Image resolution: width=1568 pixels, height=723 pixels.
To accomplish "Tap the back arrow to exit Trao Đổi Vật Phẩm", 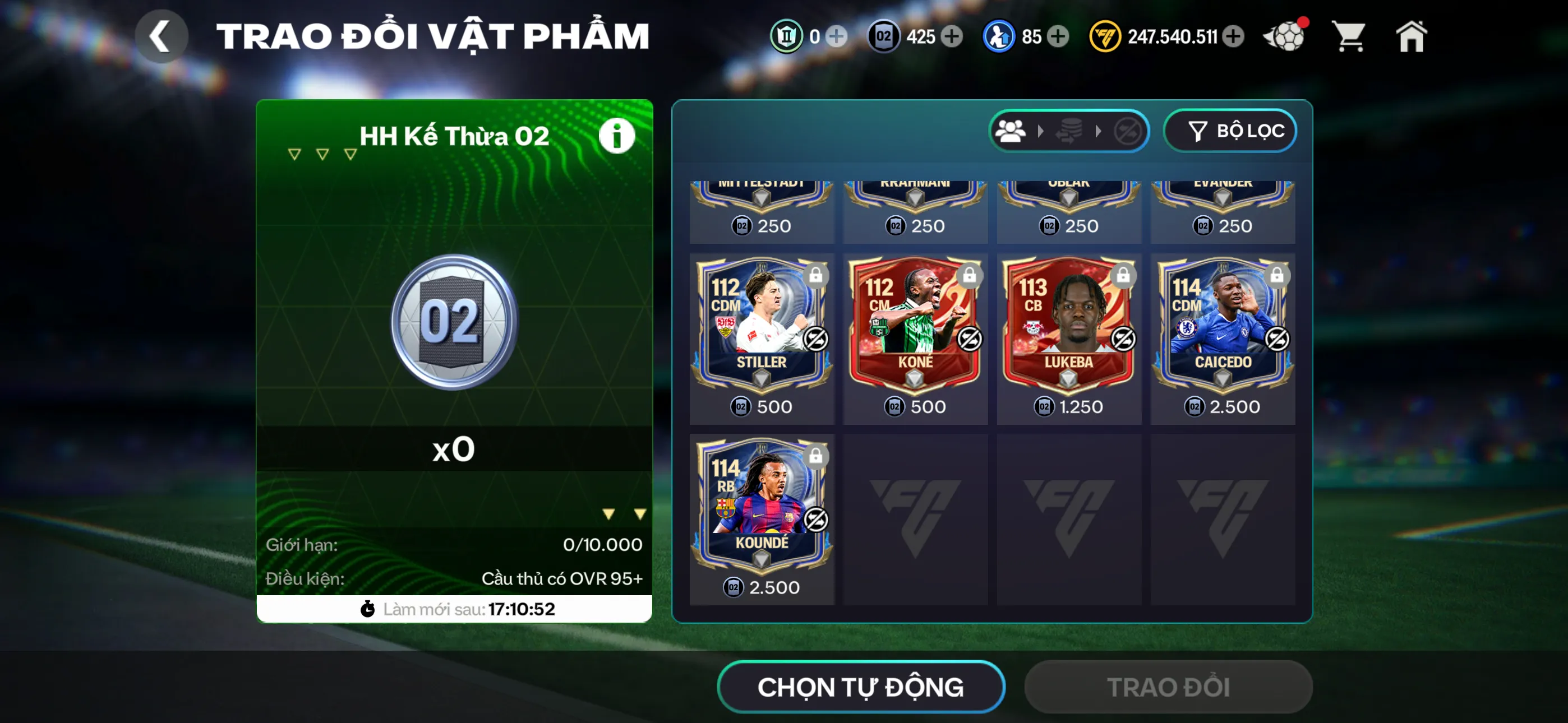I will [x=162, y=36].
